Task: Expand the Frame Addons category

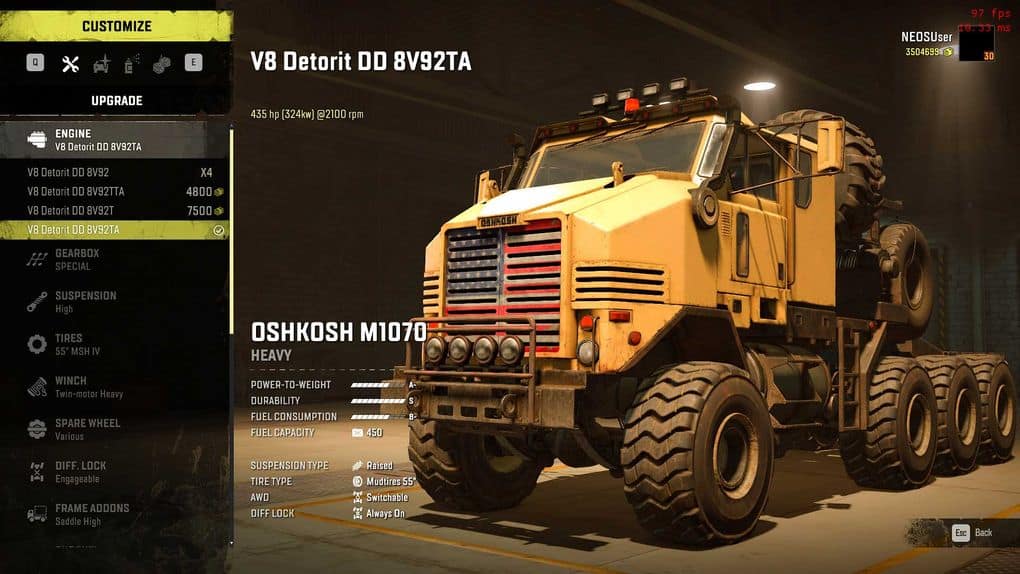Action: click(114, 514)
